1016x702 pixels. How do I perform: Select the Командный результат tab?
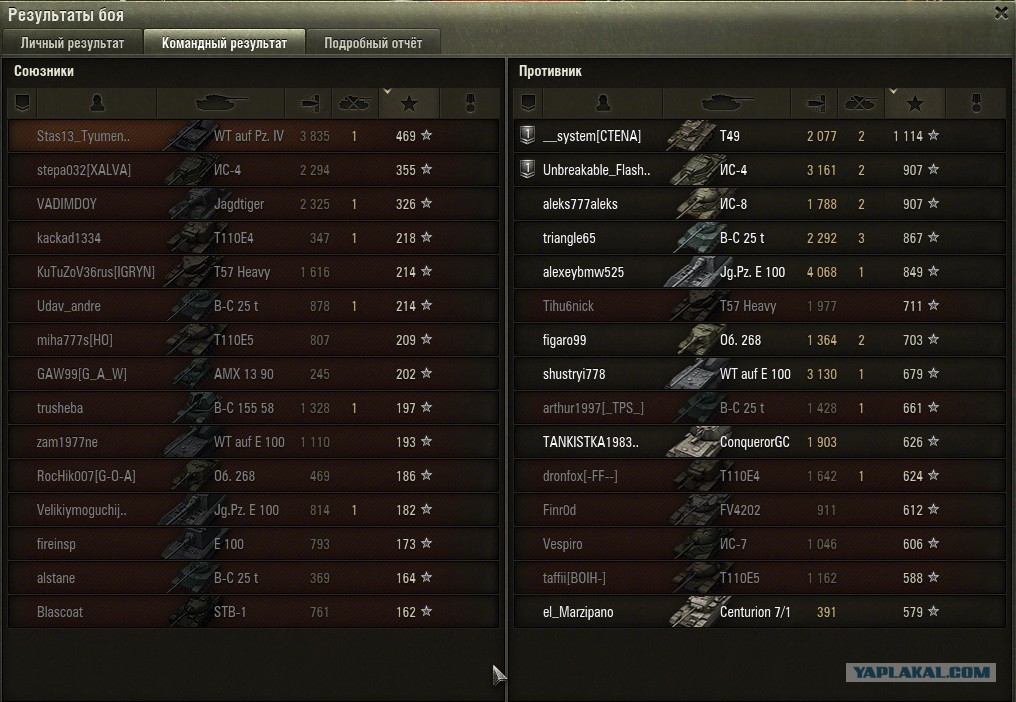tap(224, 43)
